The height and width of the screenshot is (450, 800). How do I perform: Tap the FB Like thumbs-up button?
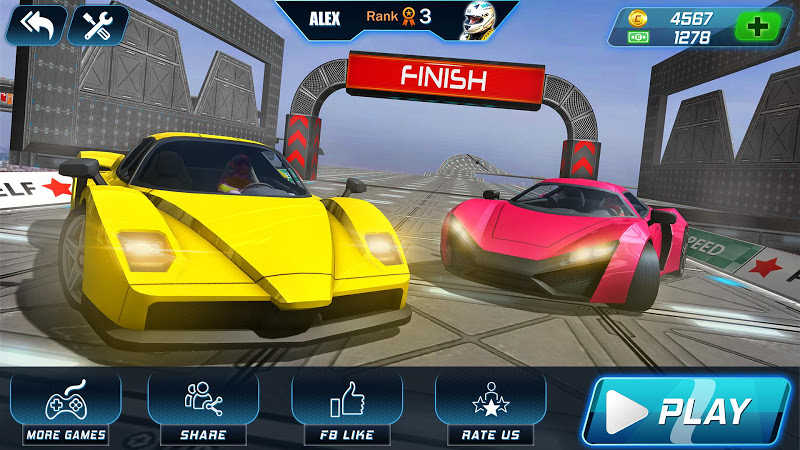click(x=346, y=407)
